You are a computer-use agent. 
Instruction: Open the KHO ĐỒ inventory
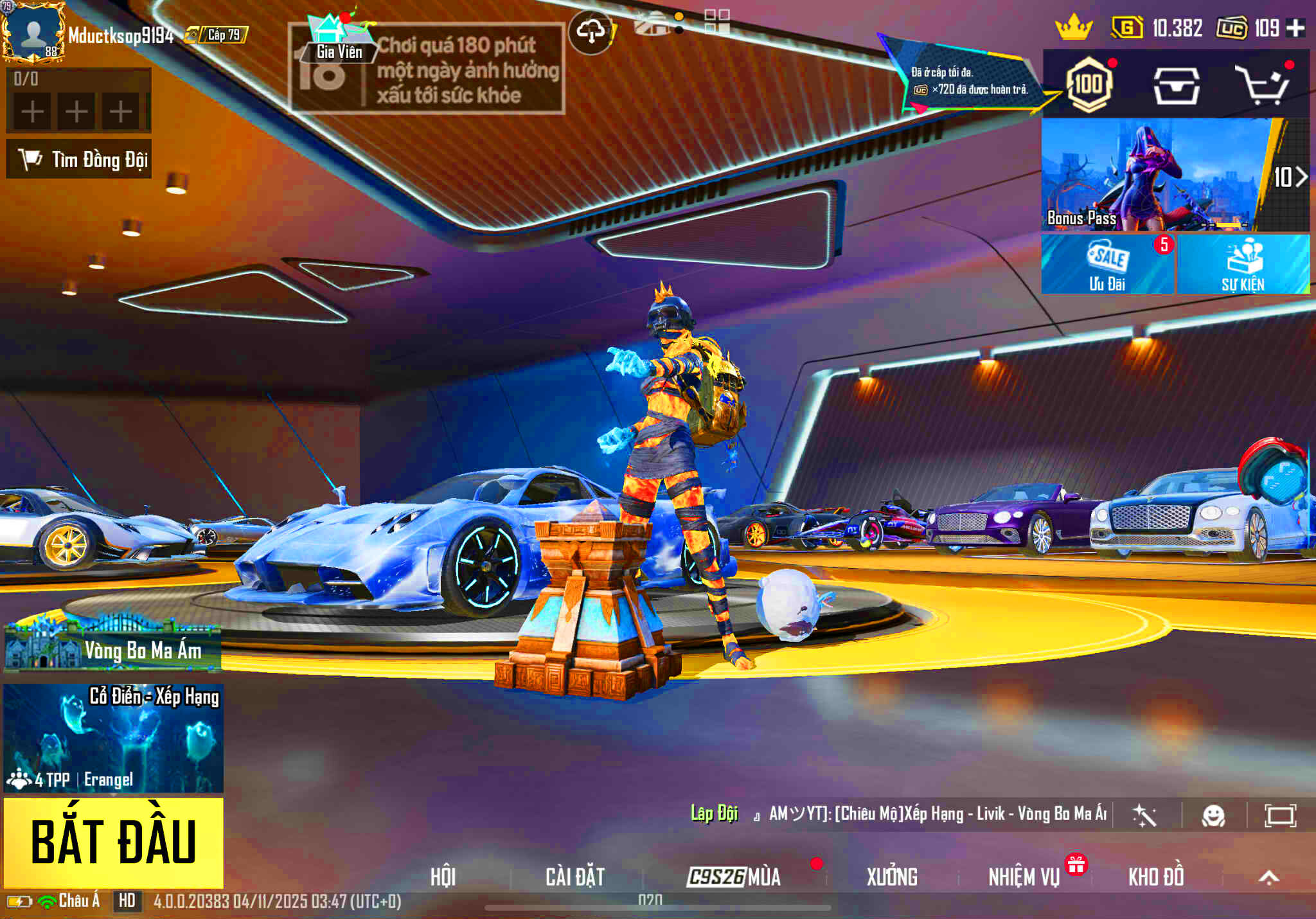pyautogui.click(x=1156, y=877)
